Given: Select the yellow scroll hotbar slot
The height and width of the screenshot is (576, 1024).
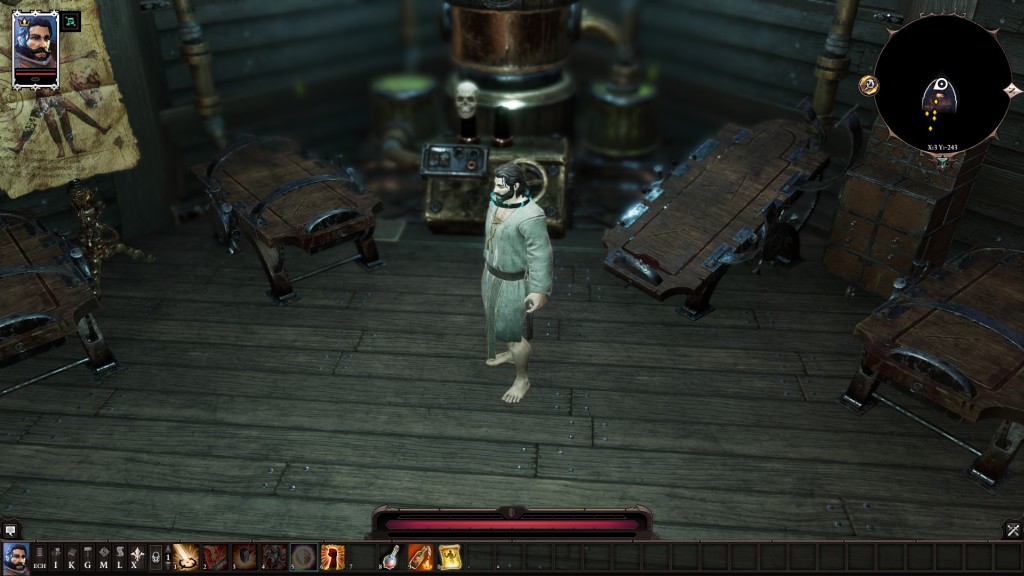Looking at the screenshot, I should pyautogui.click(x=450, y=557).
